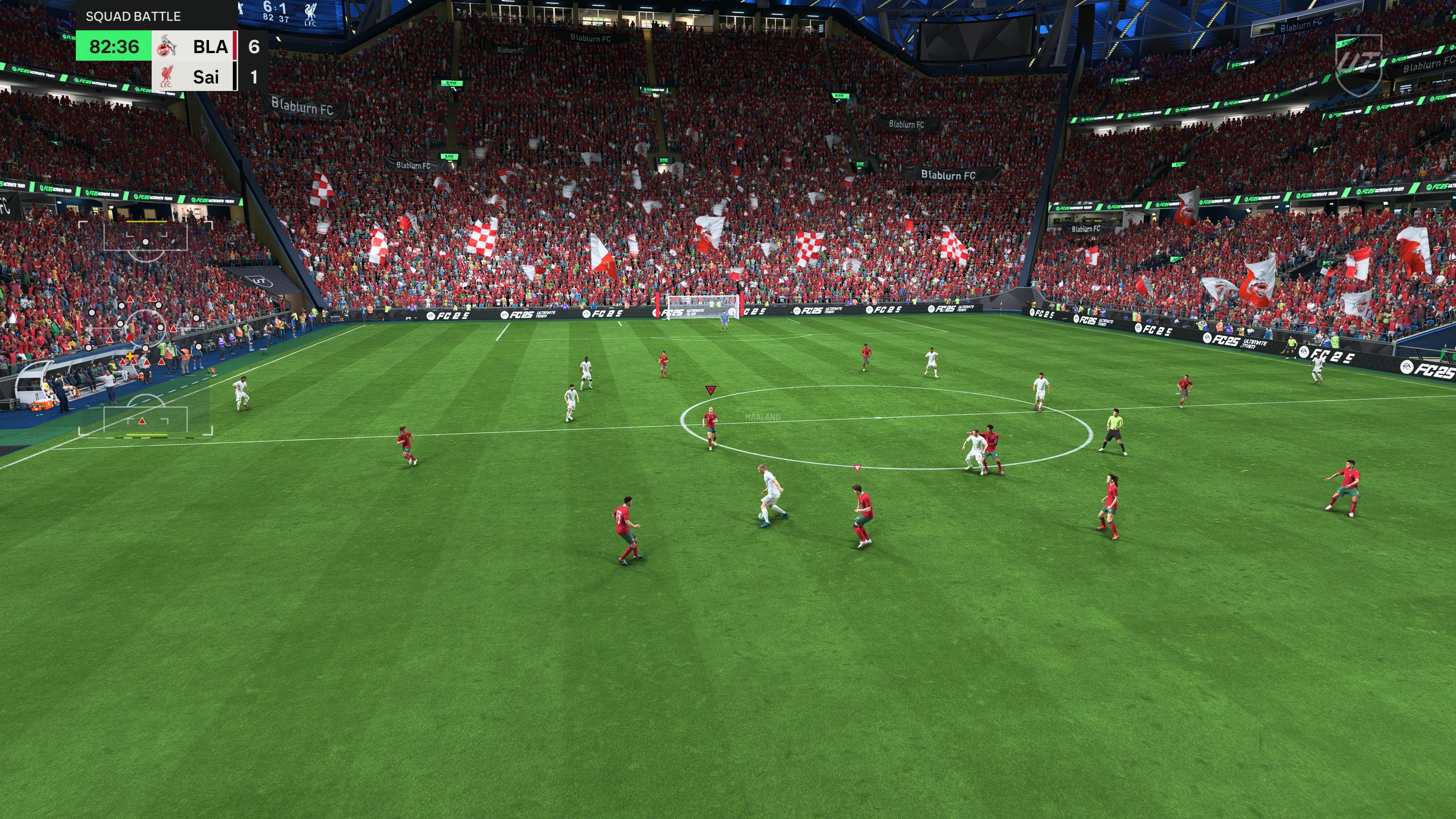Click the green 82:36 match clock
1456x819 pixels.
(113, 47)
